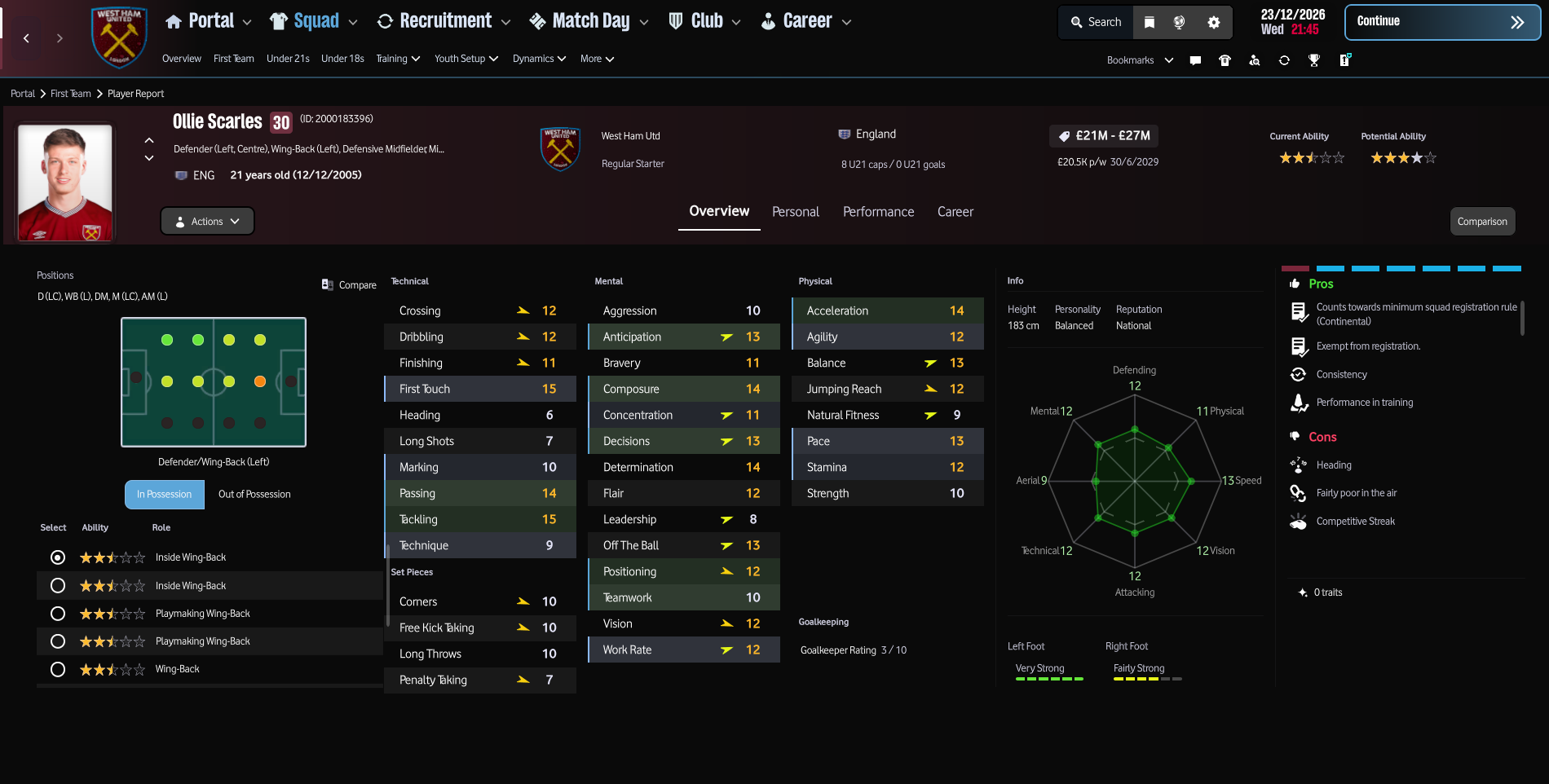1549x784 pixels.
Task: Click the sync/refresh icon near Bookmarks
Action: coord(1285,59)
